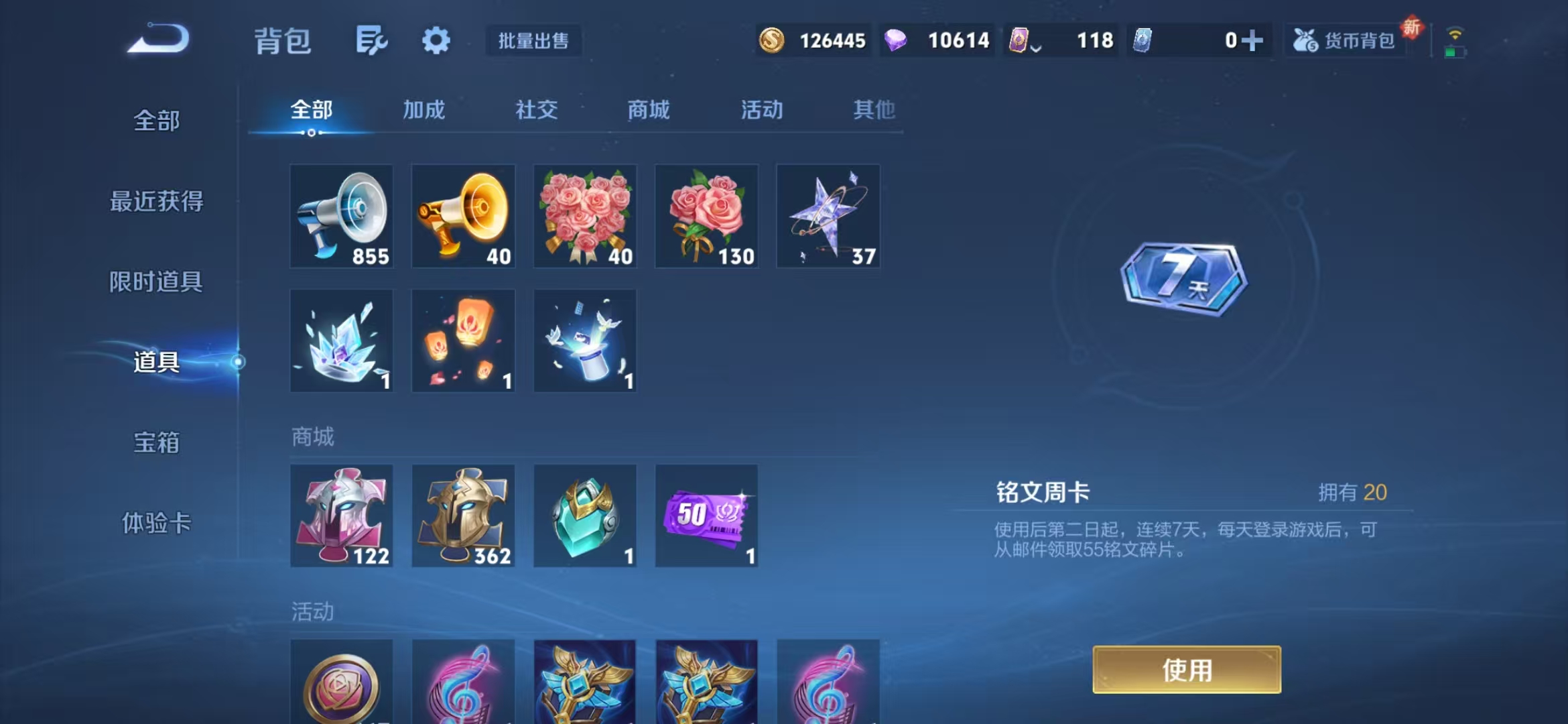Click the plus beside the 0 currency balance

coord(1256,40)
